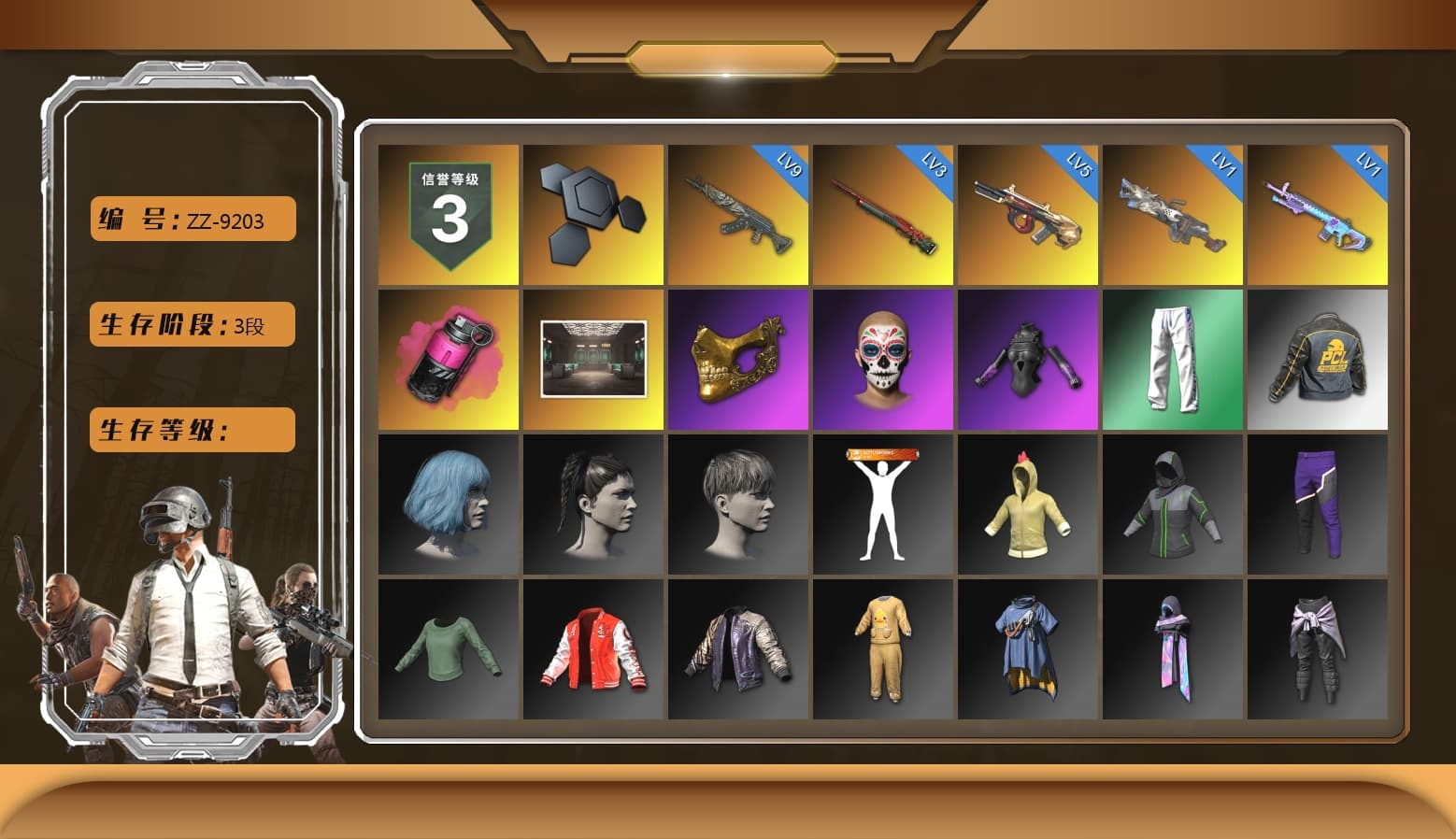The image size is (1456, 839).
Task: Select the LV9 AKM weapon skin
Action: pos(737,213)
